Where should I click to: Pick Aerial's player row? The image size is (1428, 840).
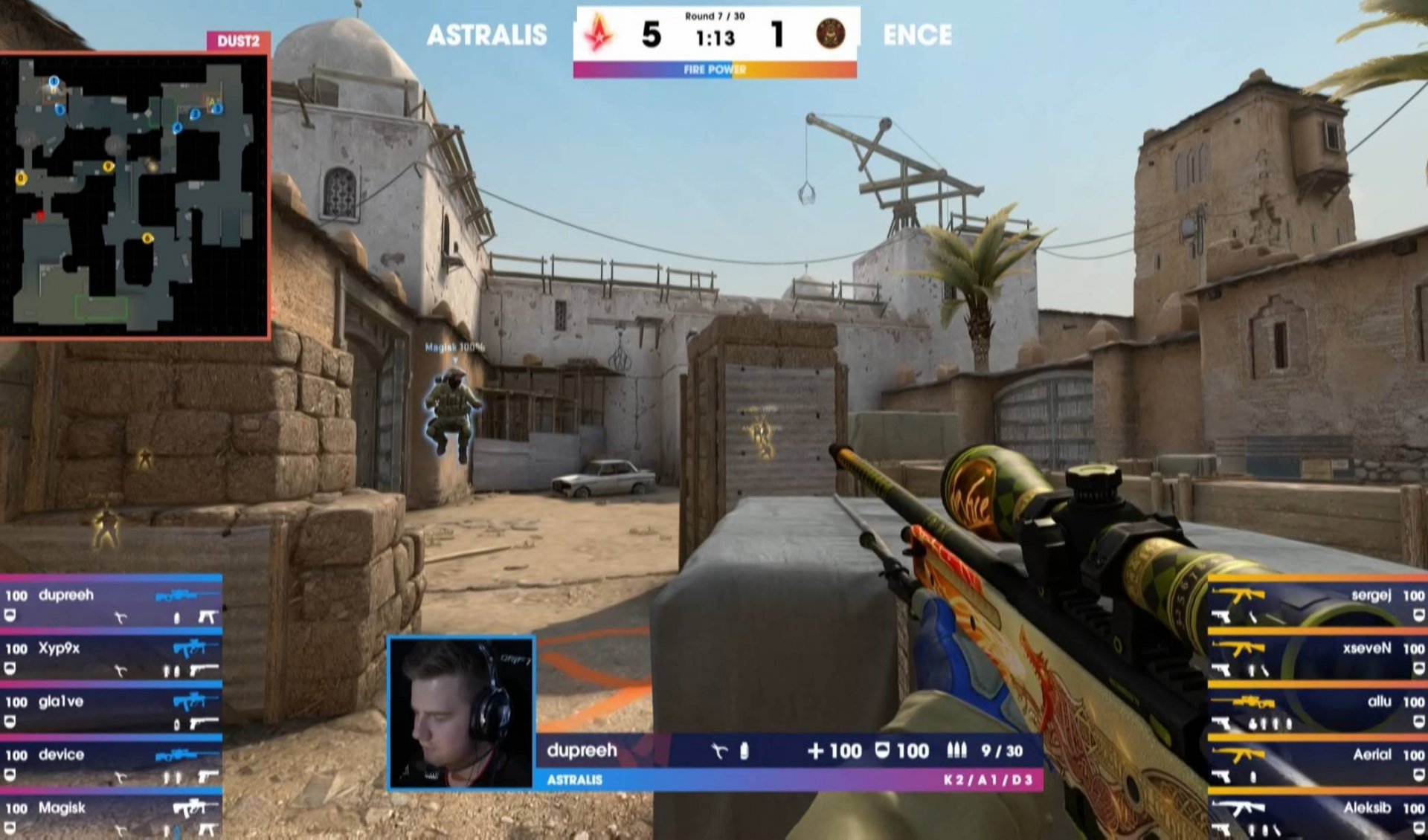[x=1316, y=764]
